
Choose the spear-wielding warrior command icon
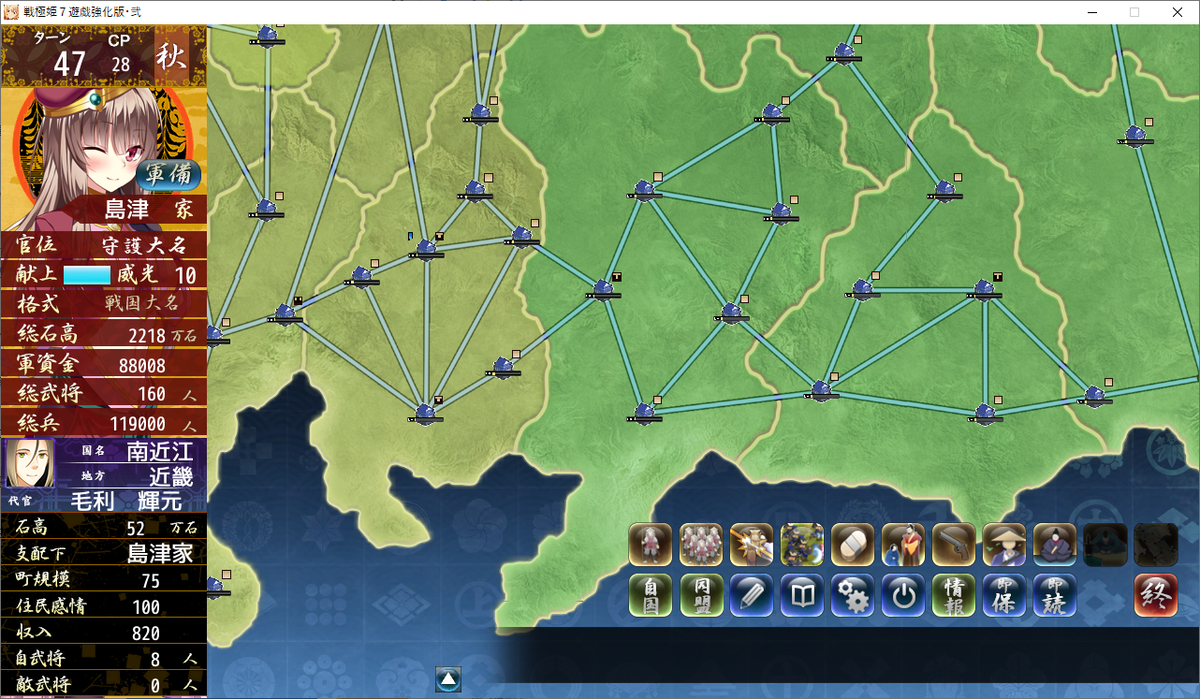[x=751, y=544]
